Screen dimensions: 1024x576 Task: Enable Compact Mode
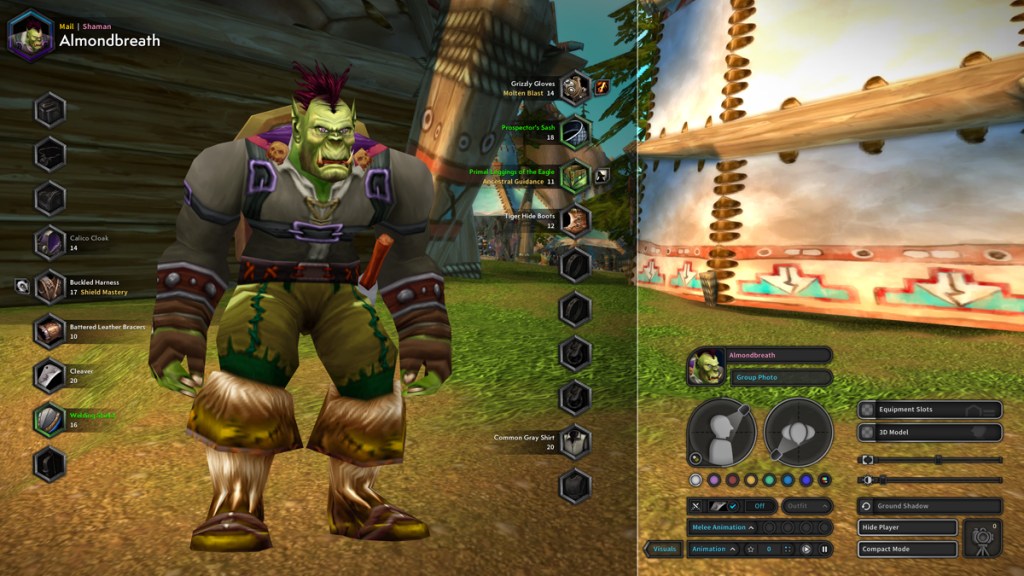coord(907,549)
